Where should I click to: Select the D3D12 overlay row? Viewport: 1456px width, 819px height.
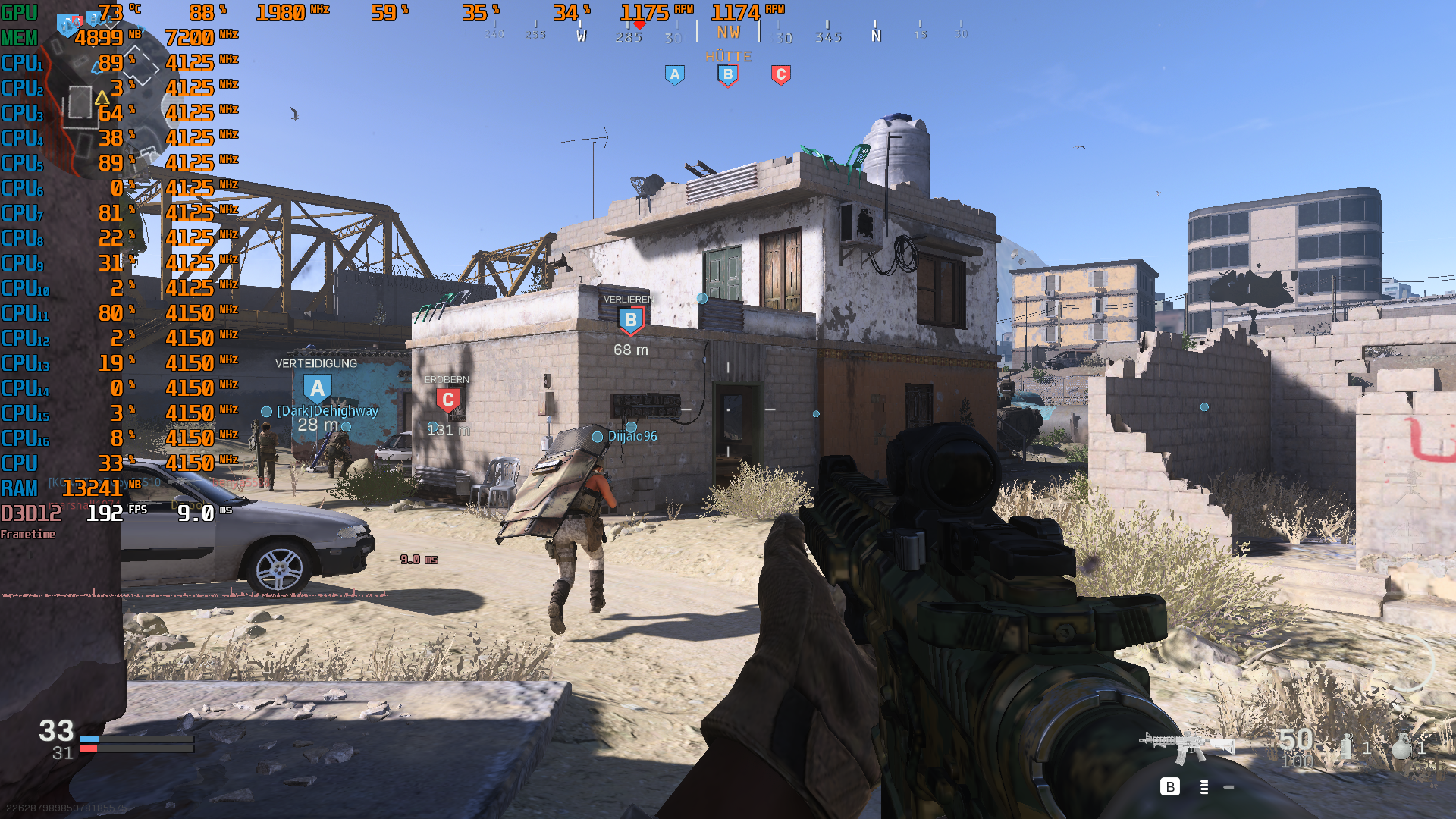click(x=30, y=513)
